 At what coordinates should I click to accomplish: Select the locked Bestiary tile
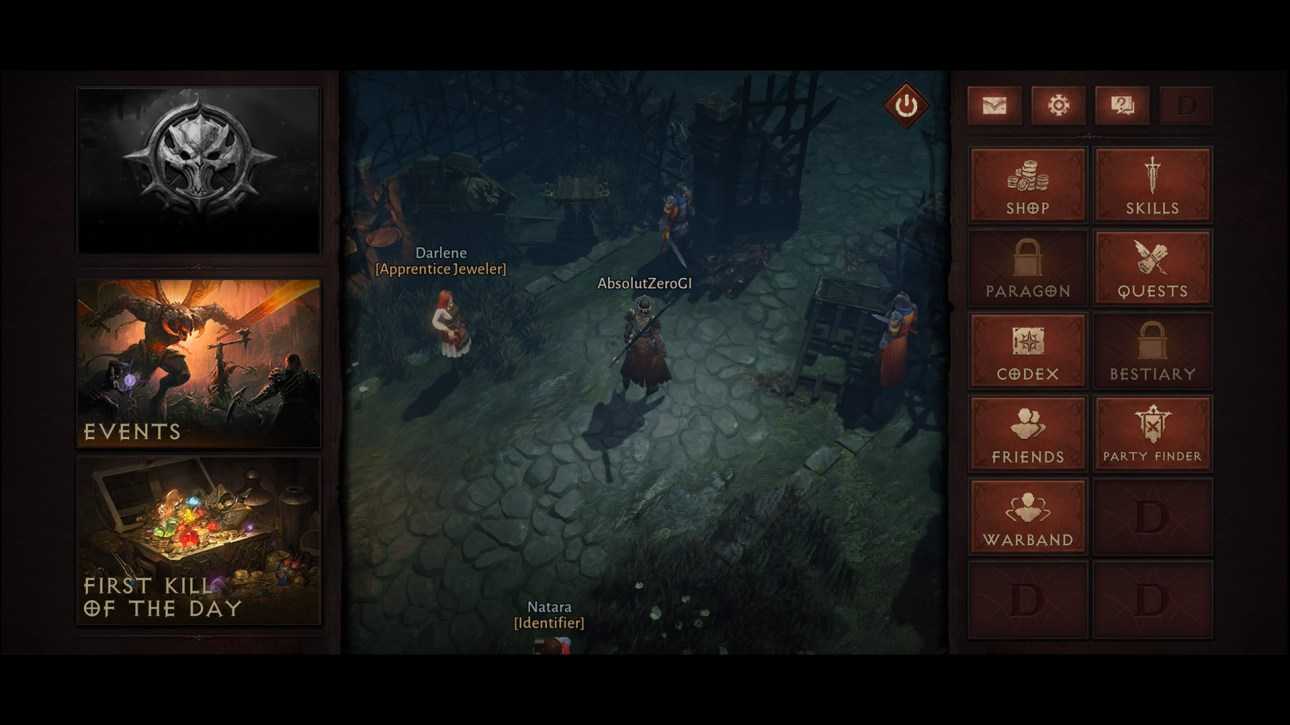1152,351
